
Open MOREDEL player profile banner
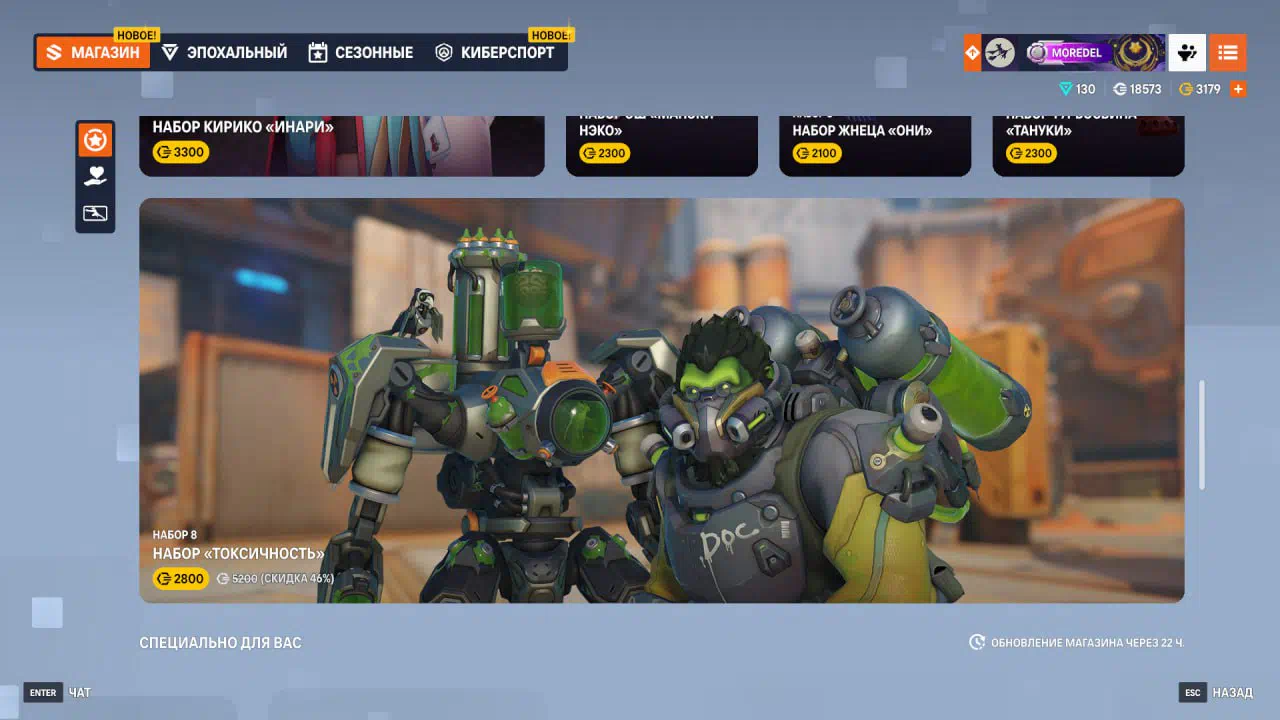(1073, 53)
